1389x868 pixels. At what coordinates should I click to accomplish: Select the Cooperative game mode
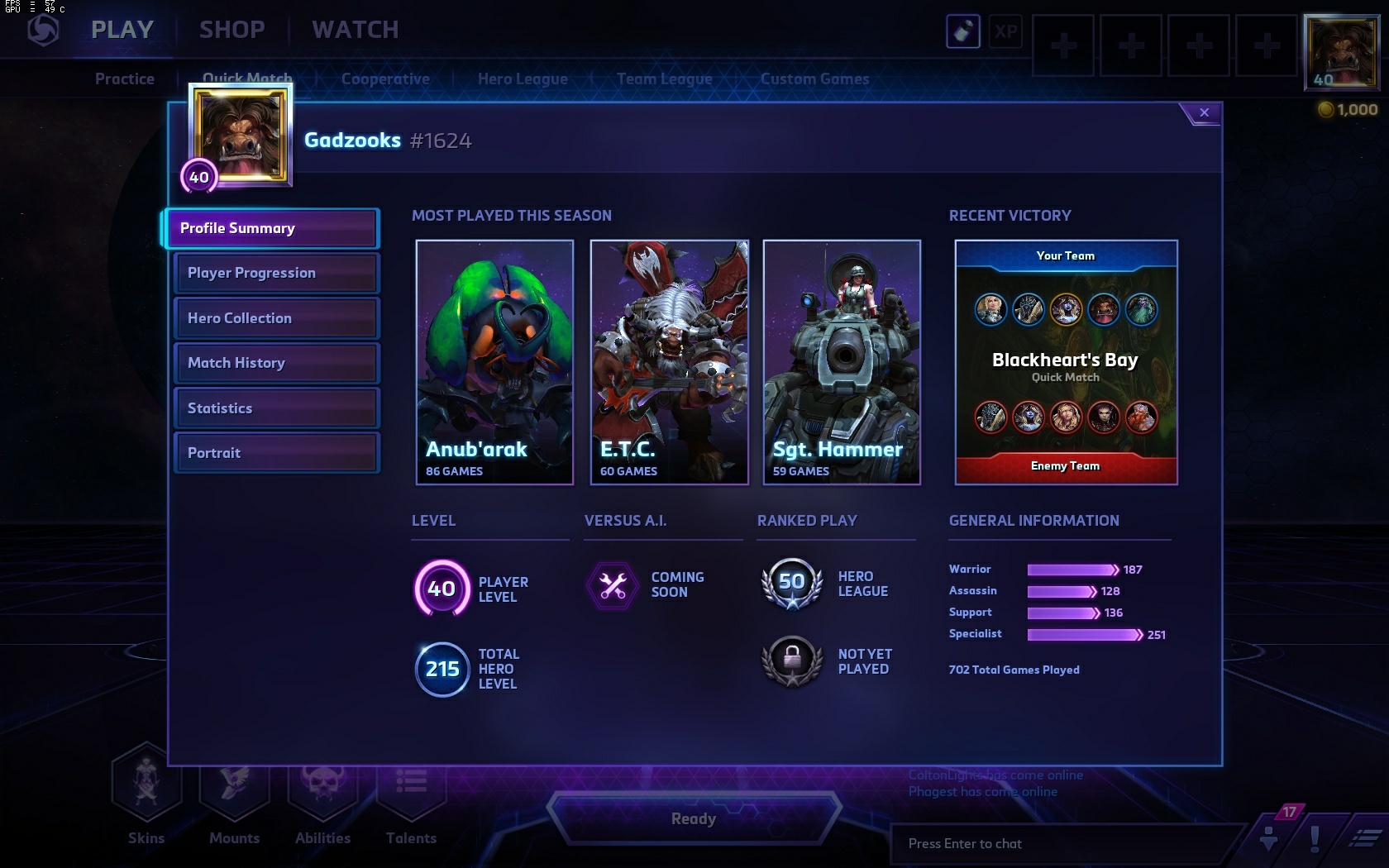point(385,79)
